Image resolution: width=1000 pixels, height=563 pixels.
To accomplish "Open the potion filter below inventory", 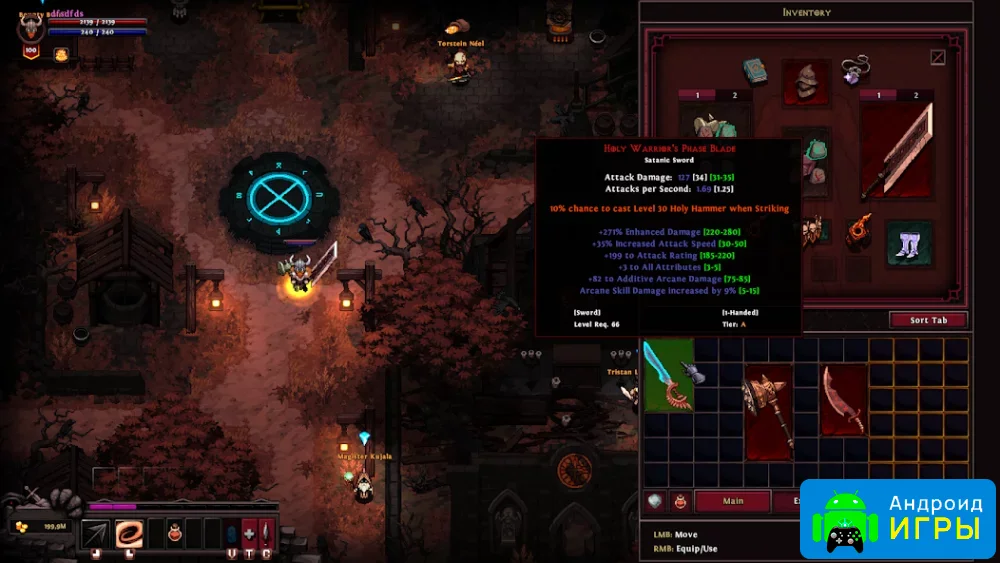I will coord(681,501).
